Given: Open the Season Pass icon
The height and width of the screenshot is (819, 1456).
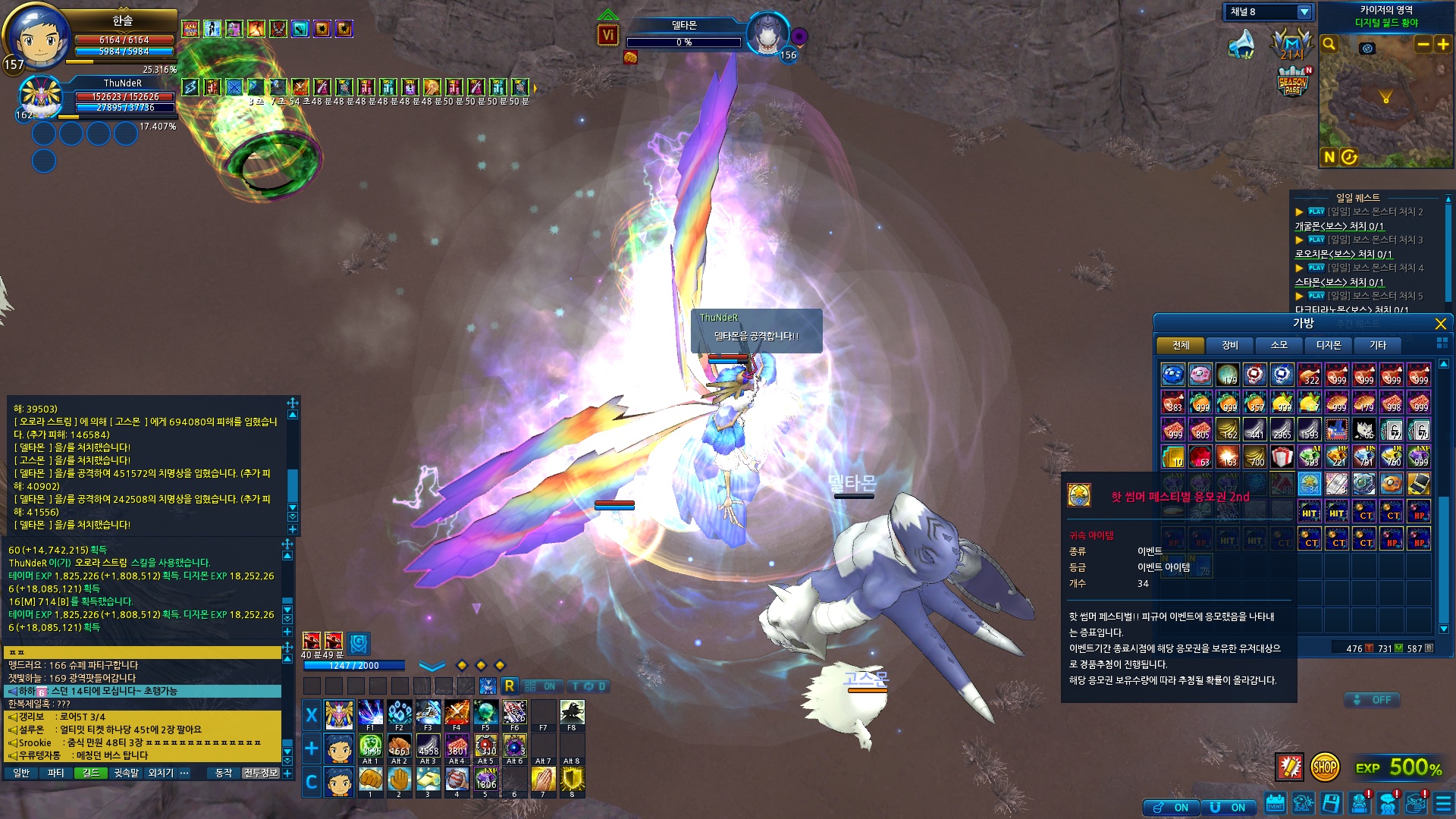Looking at the screenshot, I should point(1293,82).
